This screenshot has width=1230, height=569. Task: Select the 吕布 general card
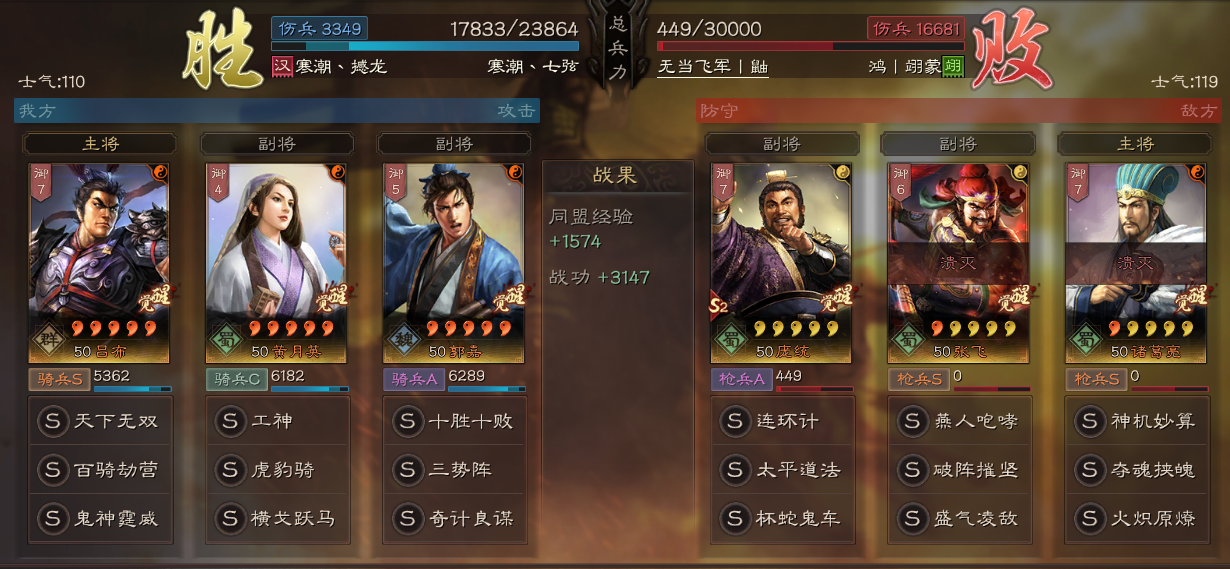pos(99,262)
